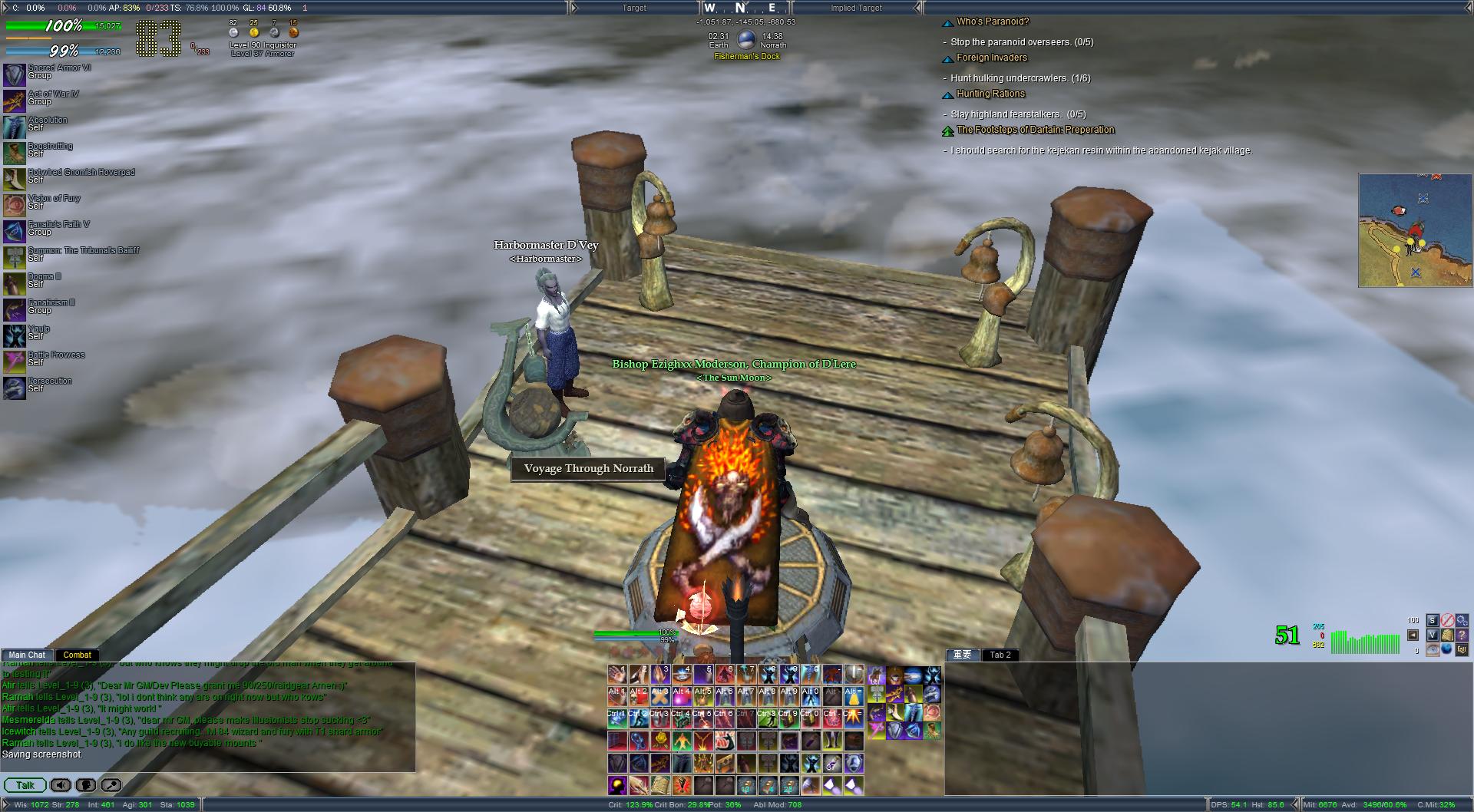
Task: Use the skull and red cross ability (Alt 2)
Action: pyautogui.click(x=640, y=697)
